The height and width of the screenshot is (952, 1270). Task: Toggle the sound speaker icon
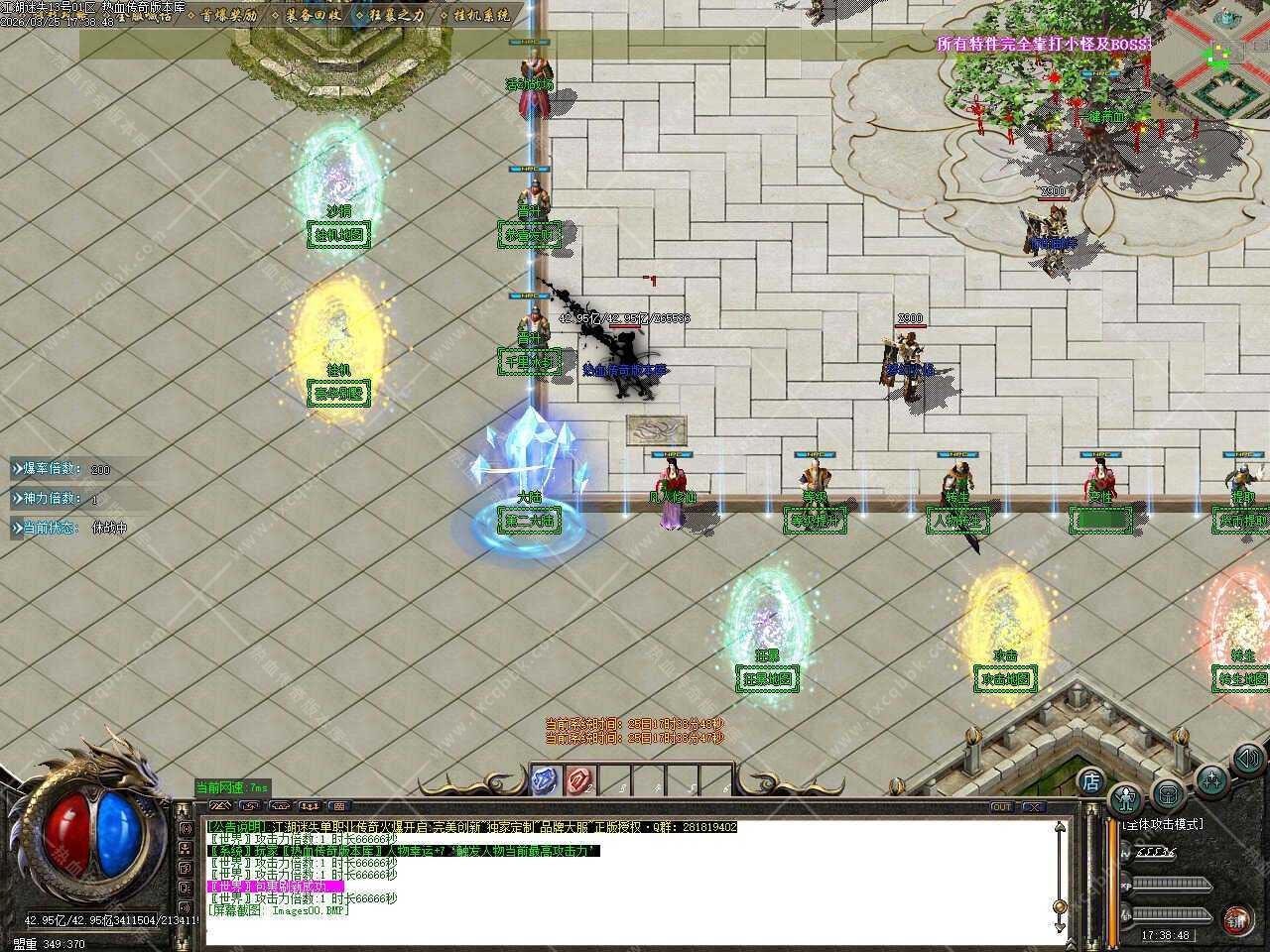tap(1246, 761)
